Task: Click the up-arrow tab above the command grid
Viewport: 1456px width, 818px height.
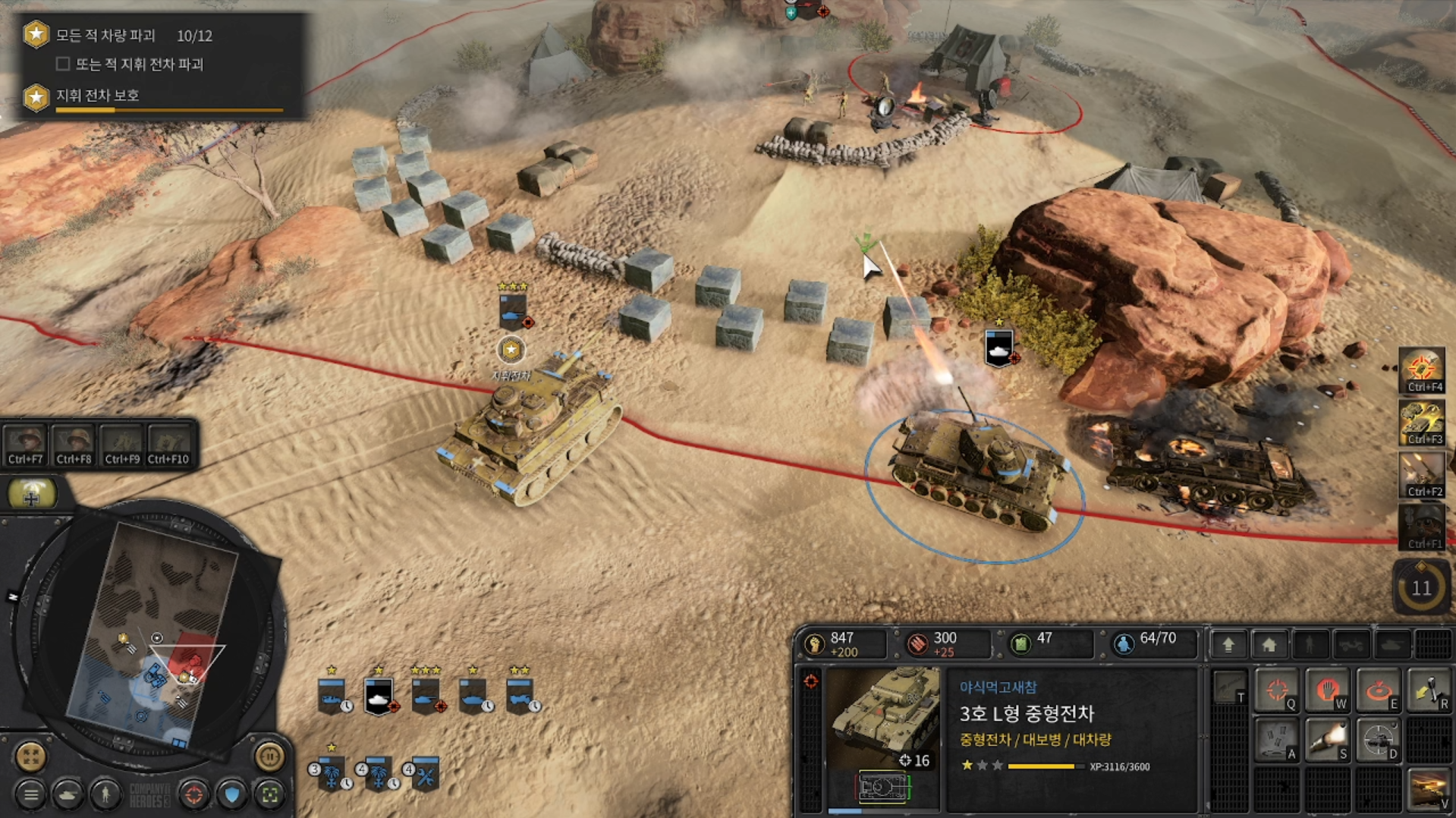Action: (1228, 645)
